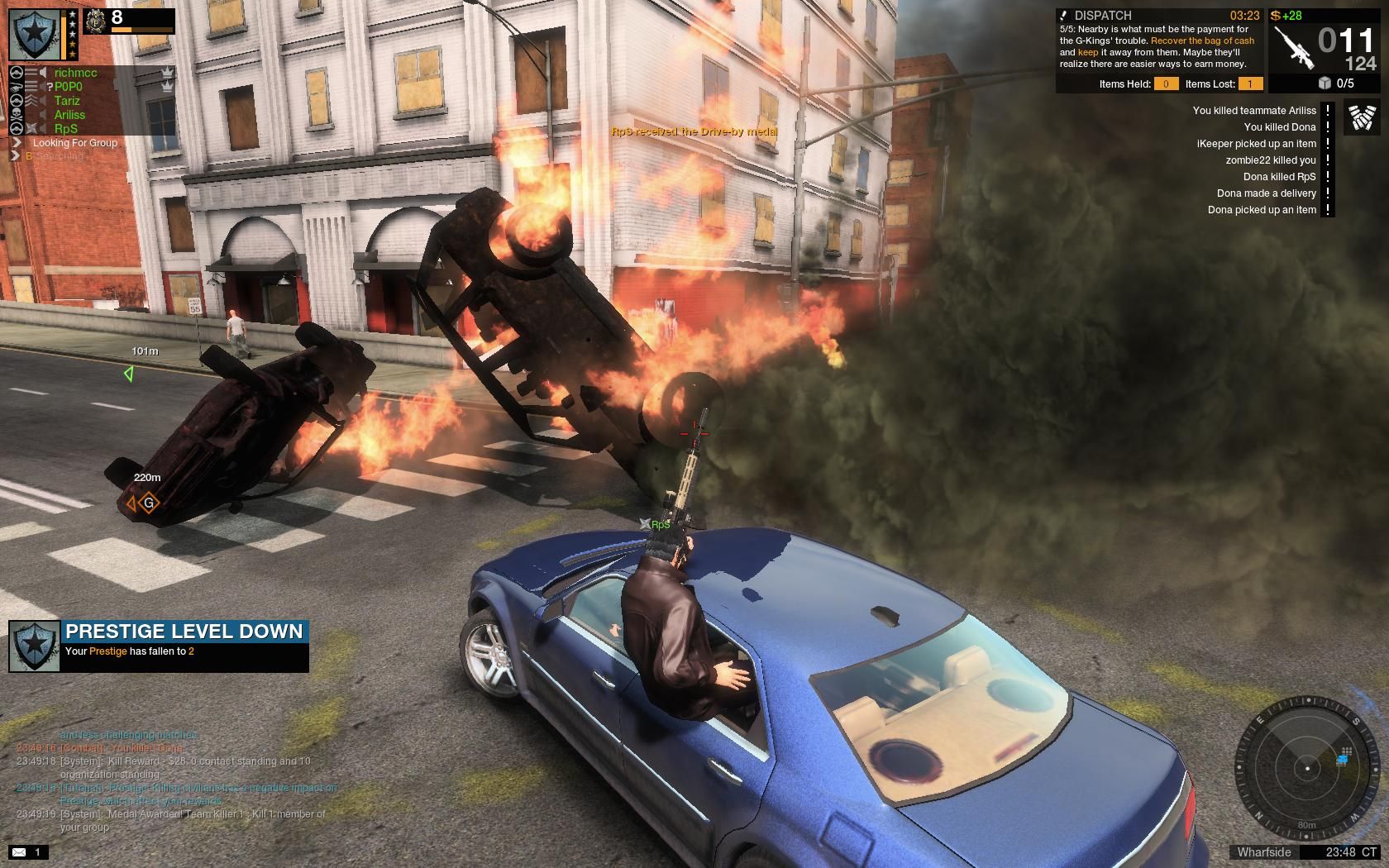Click the skull icon next to Ariliss

pos(17,113)
